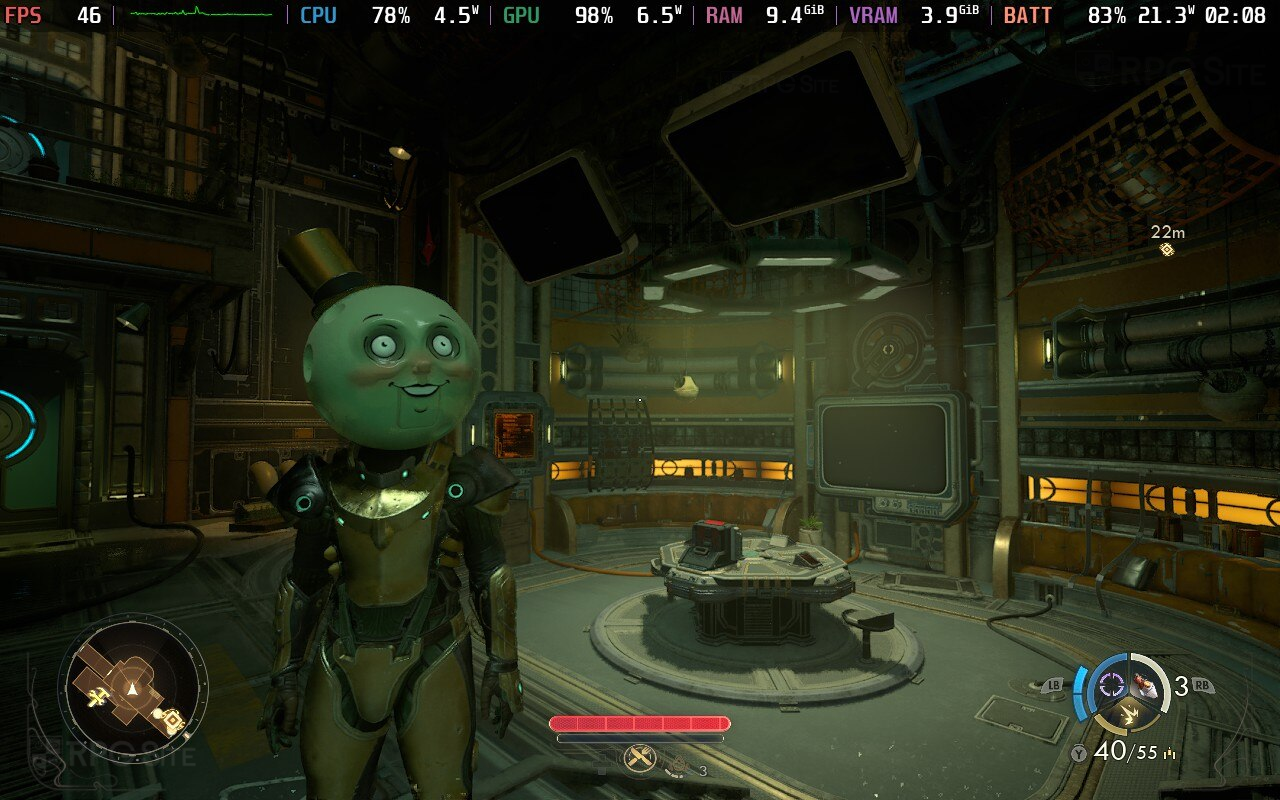
Task: Use the inhaler slot next to food icon
Action: click(x=680, y=766)
